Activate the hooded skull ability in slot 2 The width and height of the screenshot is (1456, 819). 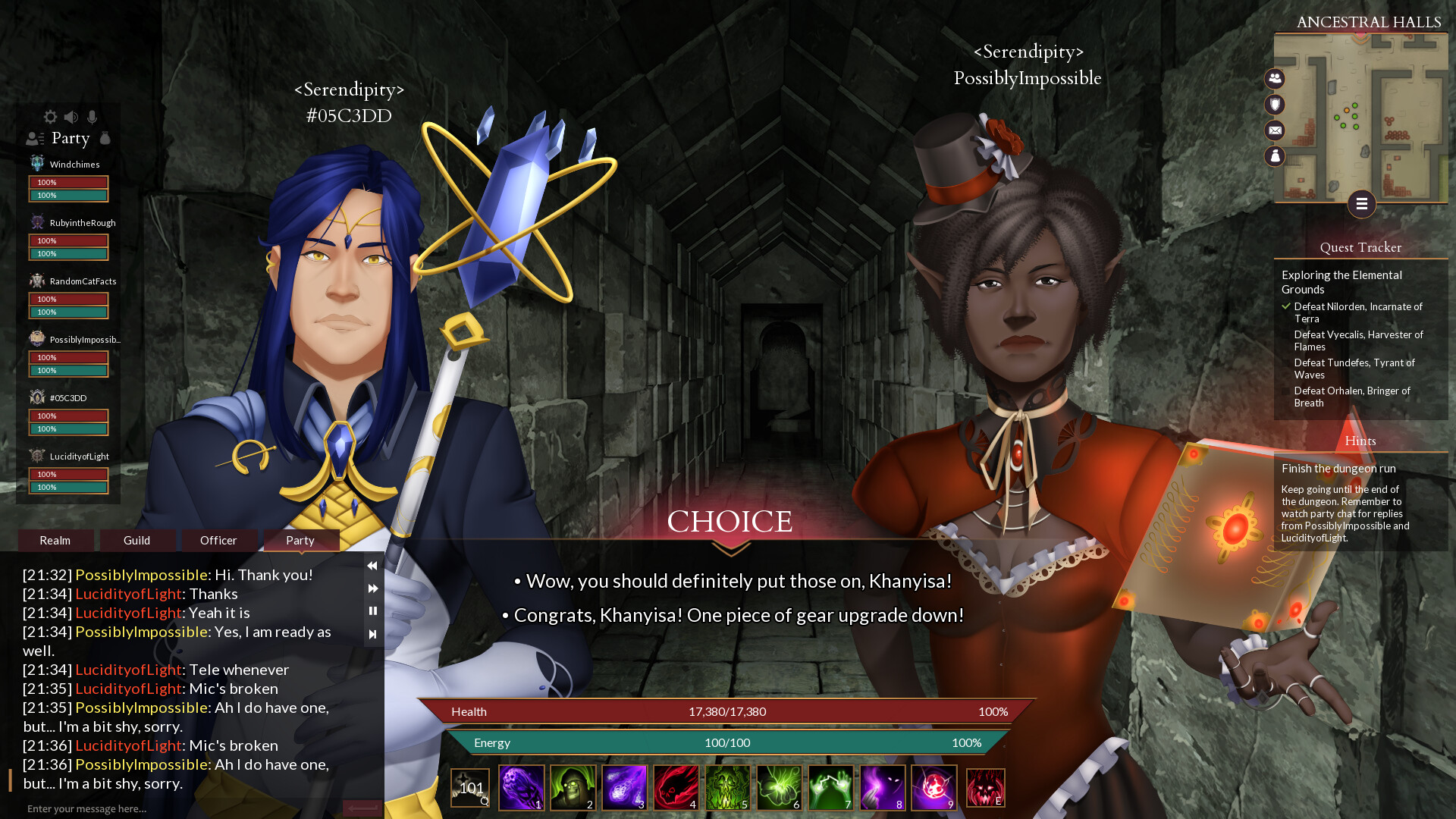[573, 787]
